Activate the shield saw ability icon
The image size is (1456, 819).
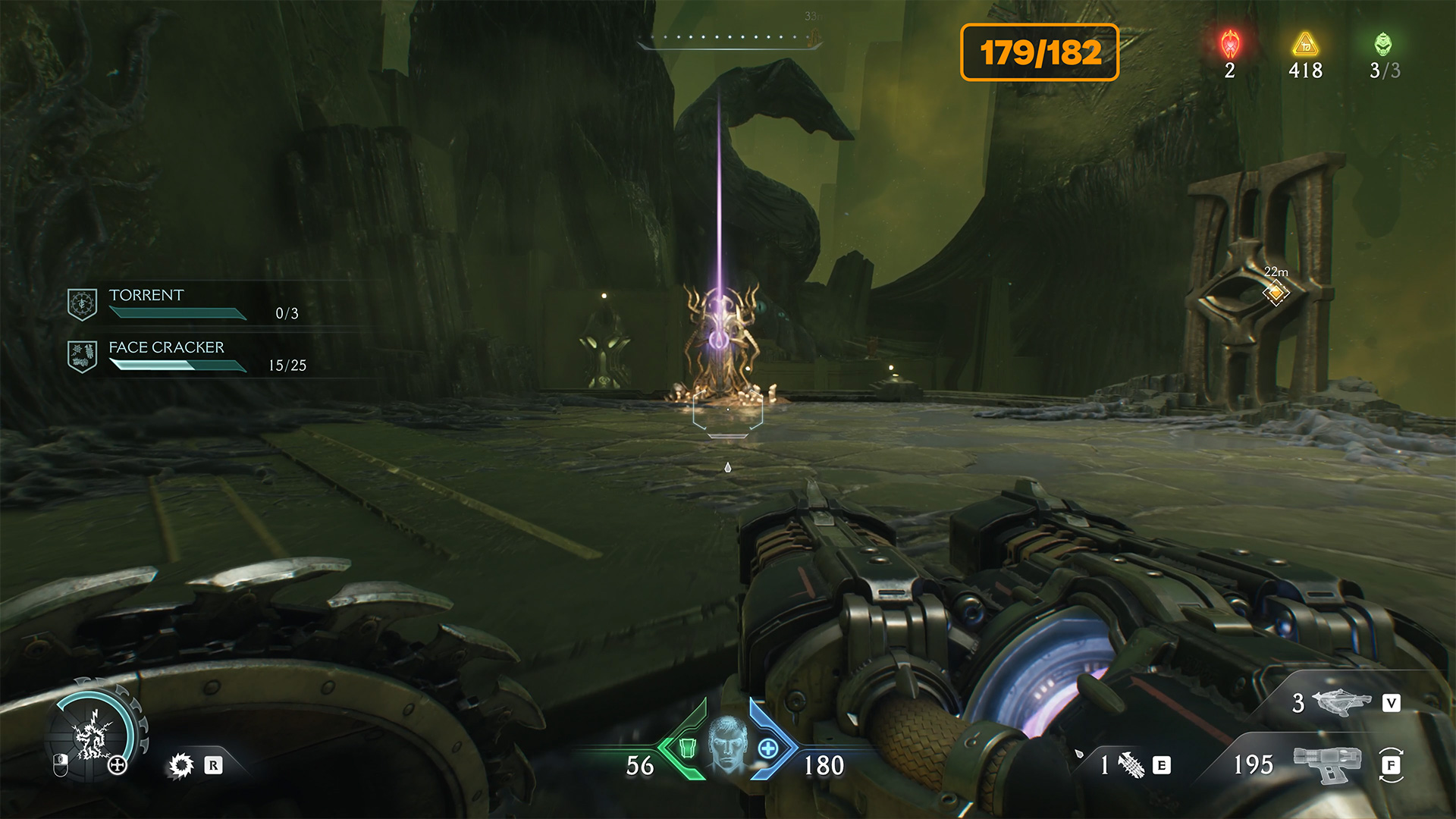coord(181,765)
